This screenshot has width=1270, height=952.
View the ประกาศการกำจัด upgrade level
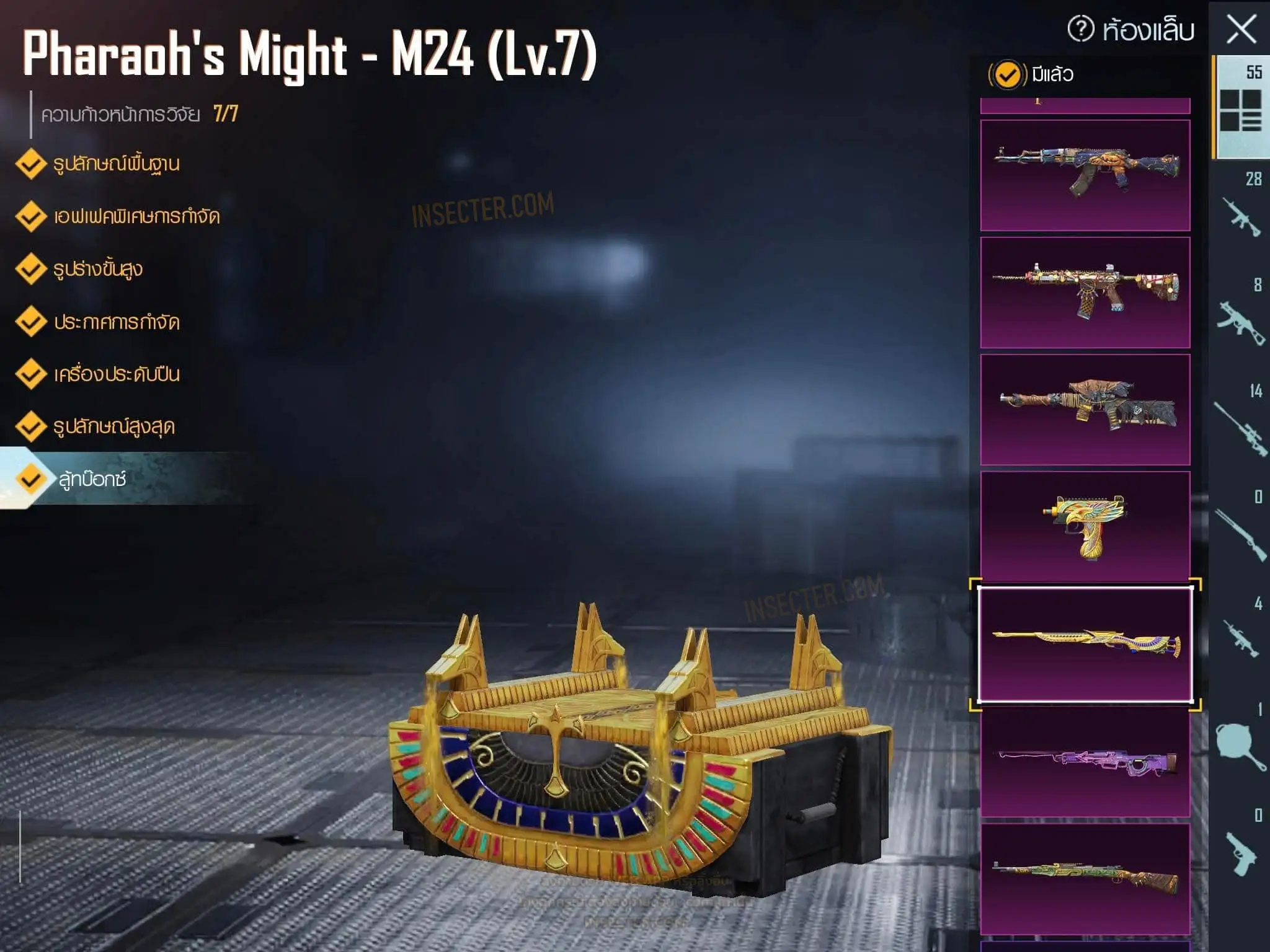pos(116,322)
